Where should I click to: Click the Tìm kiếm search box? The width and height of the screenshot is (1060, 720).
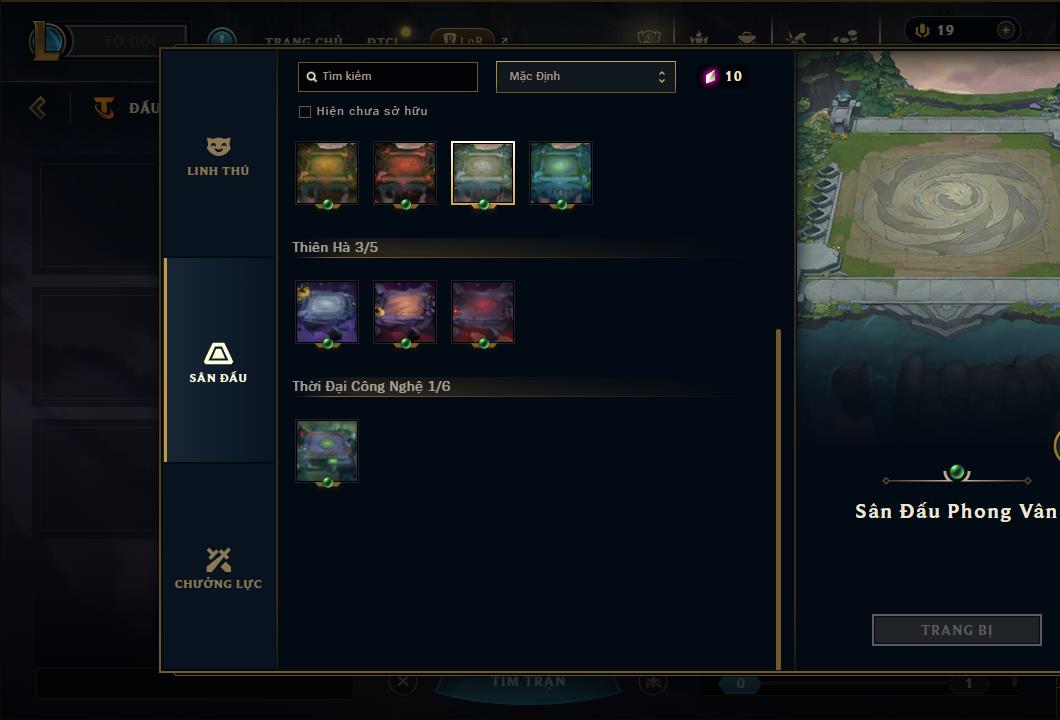point(388,77)
